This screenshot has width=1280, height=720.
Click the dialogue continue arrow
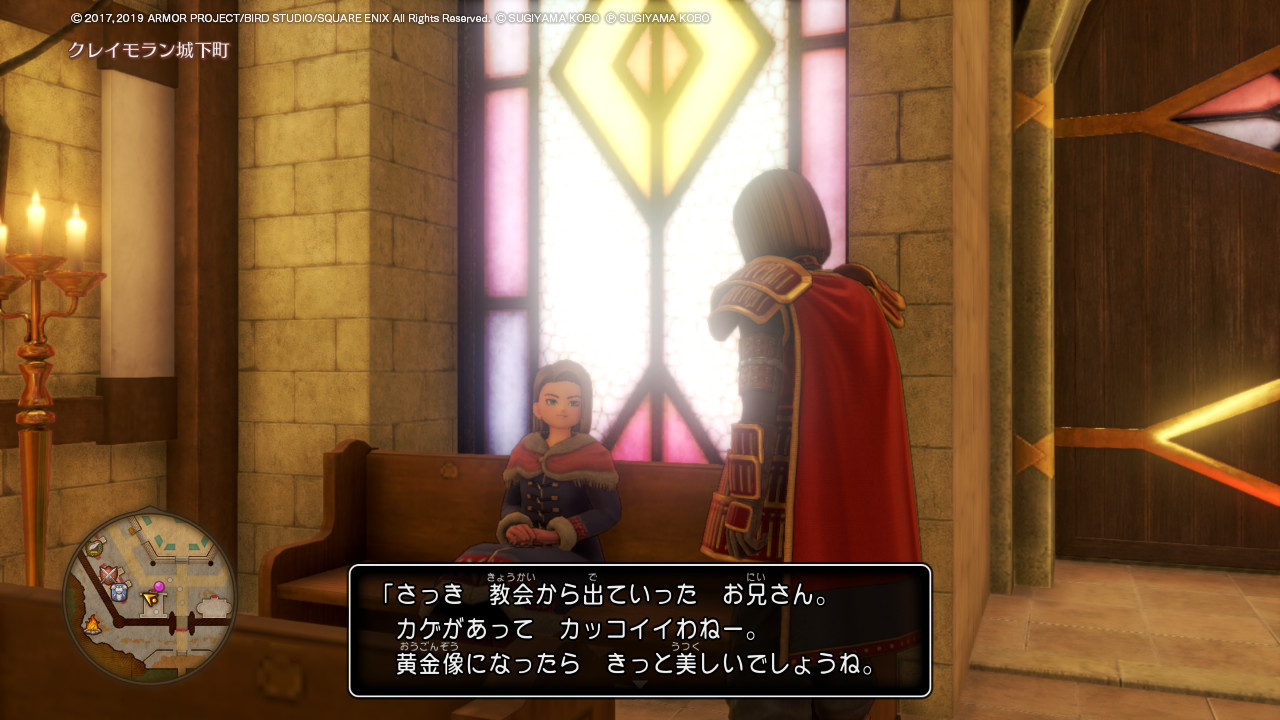tap(640, 685)
